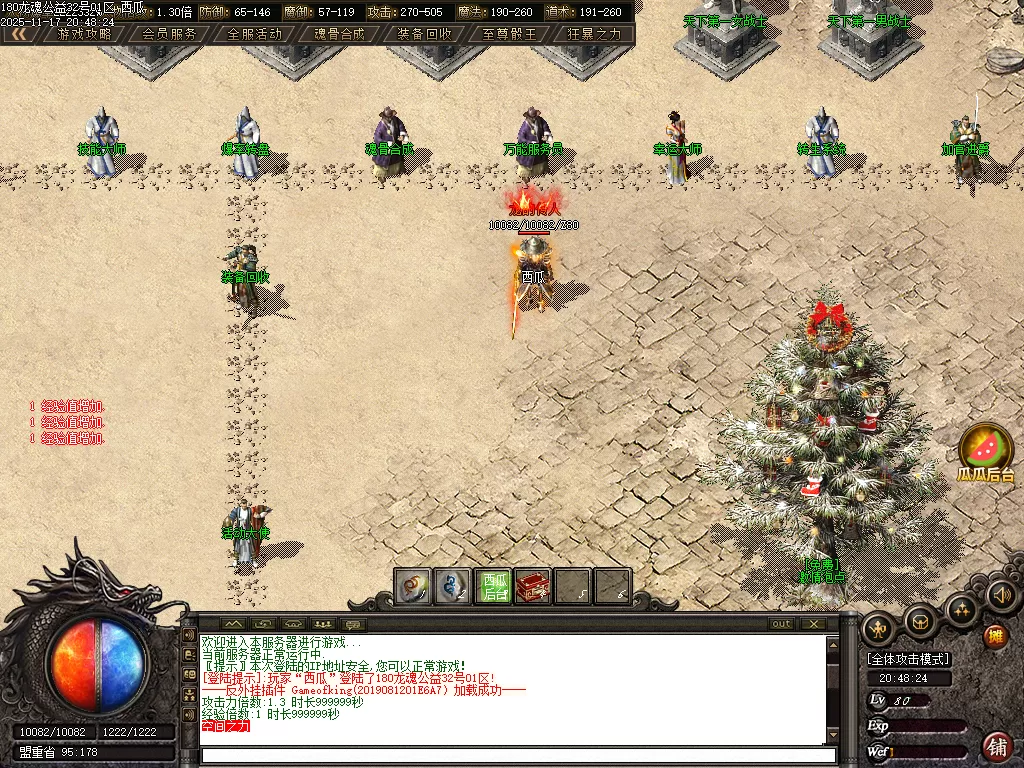Open the 至尊骰王 dice king menu
Viewport: 1024px width, 768px height.
tap(509, 33)
